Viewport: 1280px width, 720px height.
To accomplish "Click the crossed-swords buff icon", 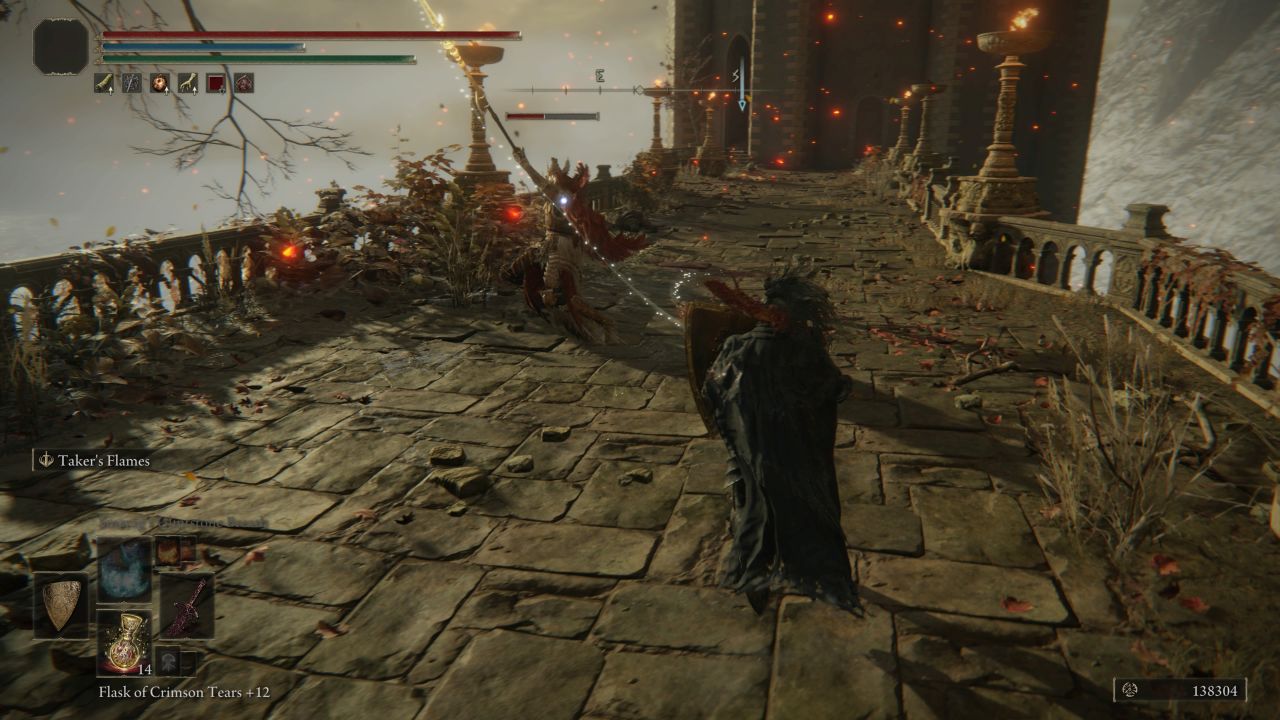I will pos(133,82).
